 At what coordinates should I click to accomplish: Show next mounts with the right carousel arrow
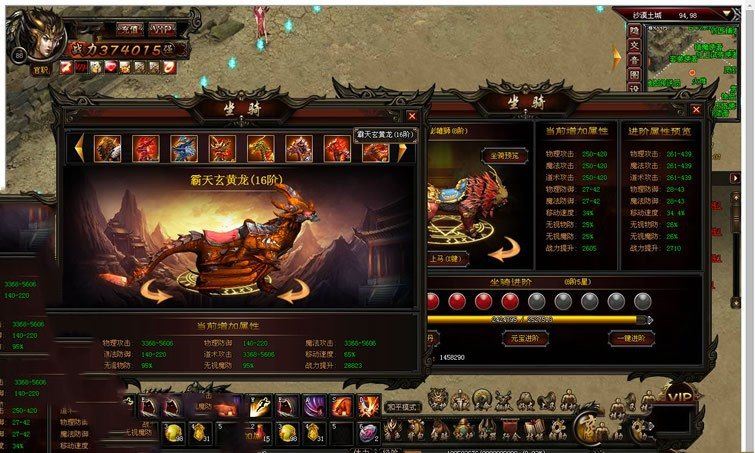tap(403, 150)
